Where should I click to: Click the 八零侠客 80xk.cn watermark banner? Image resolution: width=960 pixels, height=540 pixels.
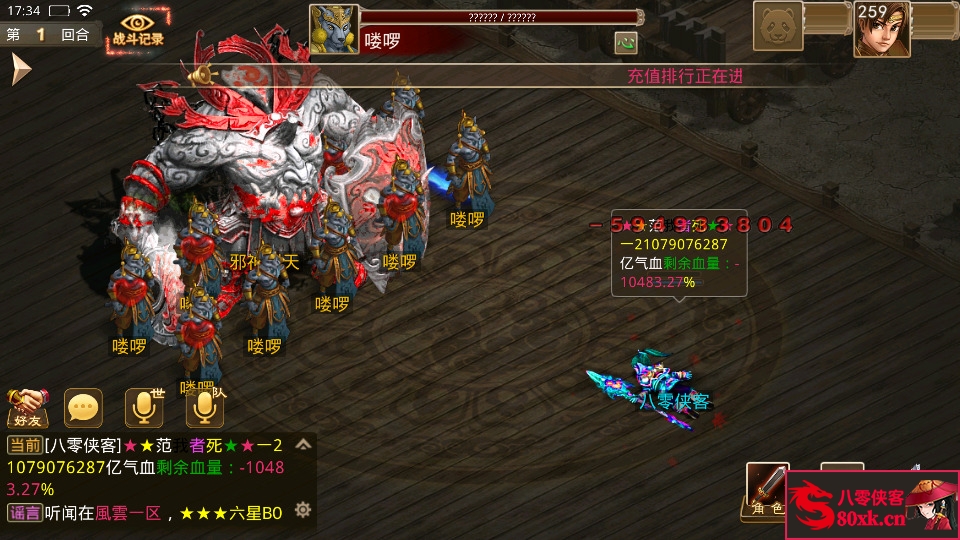(872, 507)
